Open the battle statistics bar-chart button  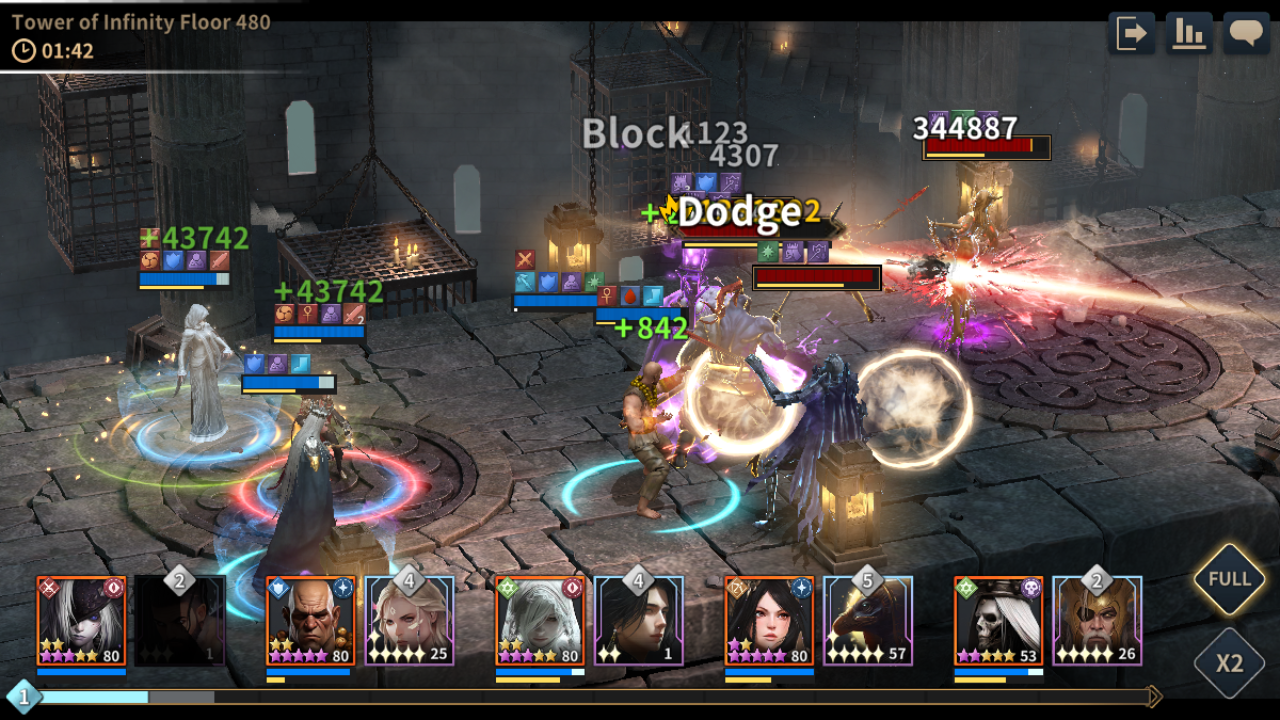1189,33
